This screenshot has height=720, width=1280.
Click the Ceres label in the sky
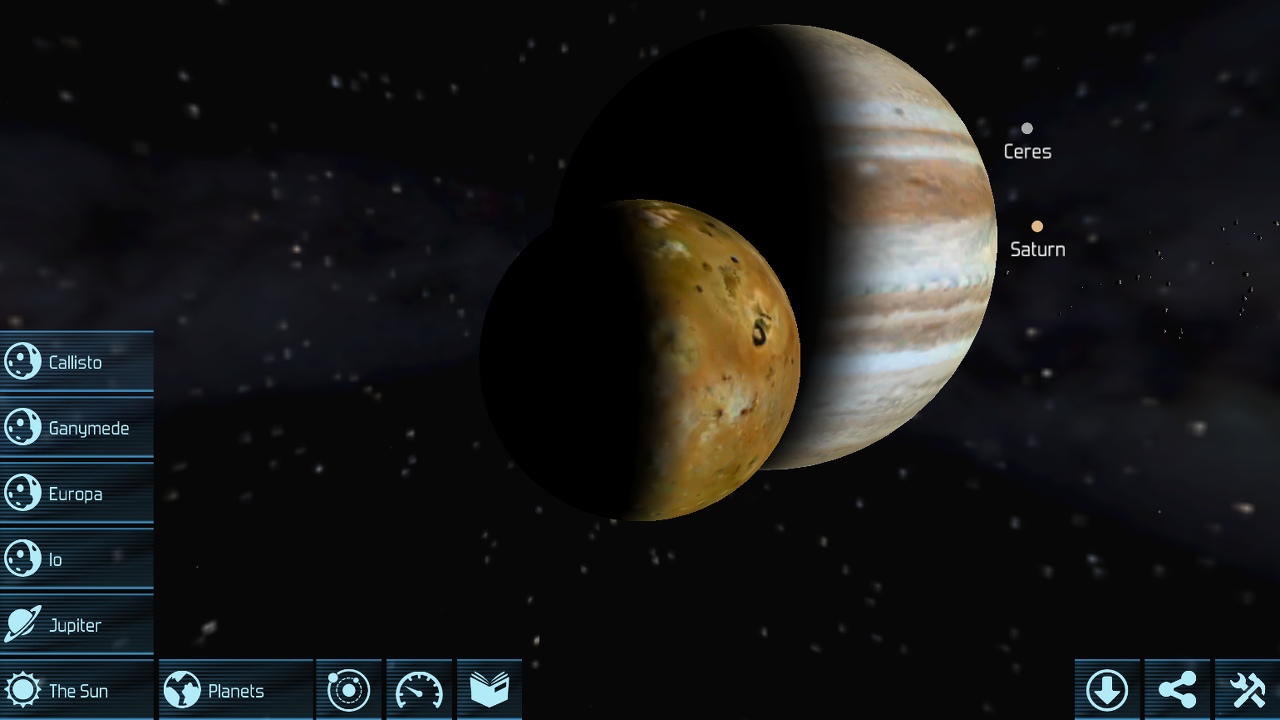coord(1028,151)
